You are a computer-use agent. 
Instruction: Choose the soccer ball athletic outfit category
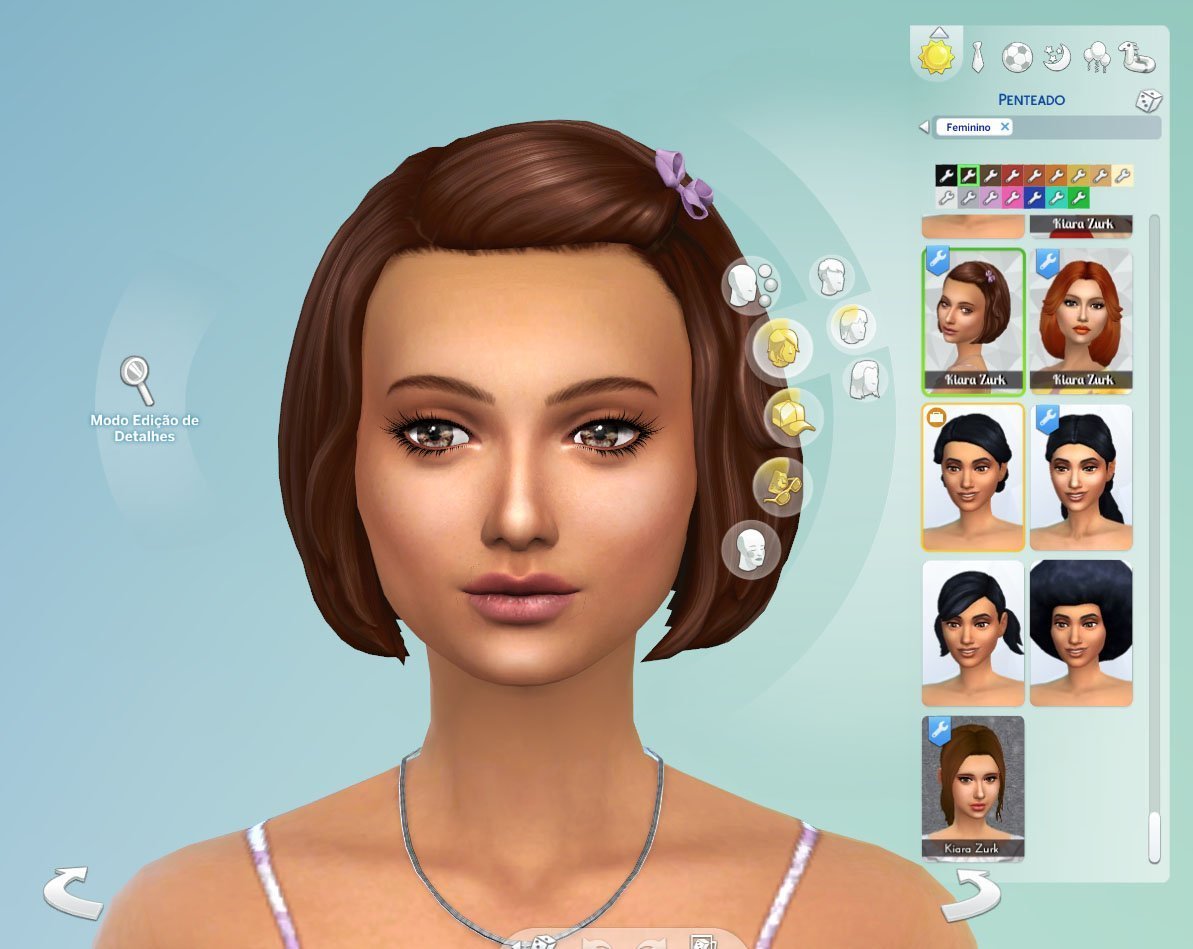pyautogui.click(x=1017, y=56)
